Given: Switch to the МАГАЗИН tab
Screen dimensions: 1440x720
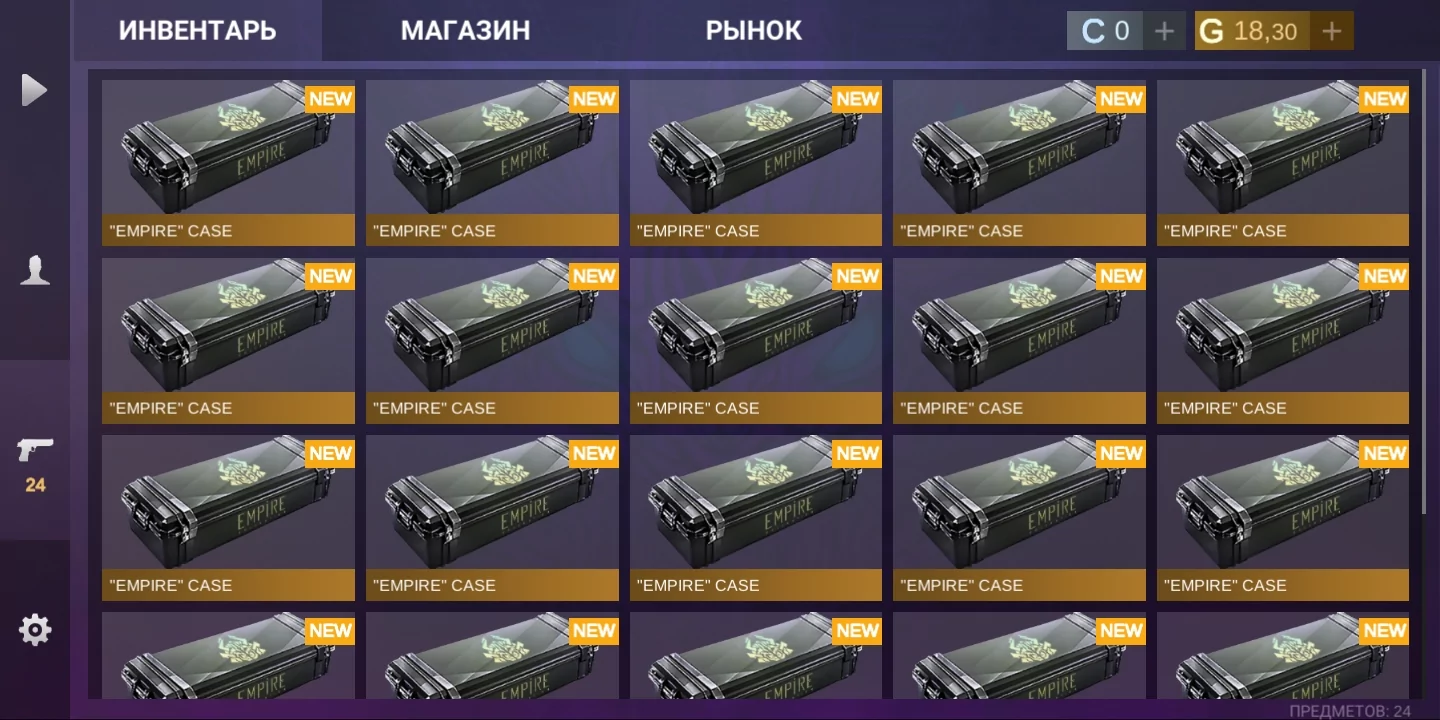Looking at the screenshot, I should [x=466, y=30].
